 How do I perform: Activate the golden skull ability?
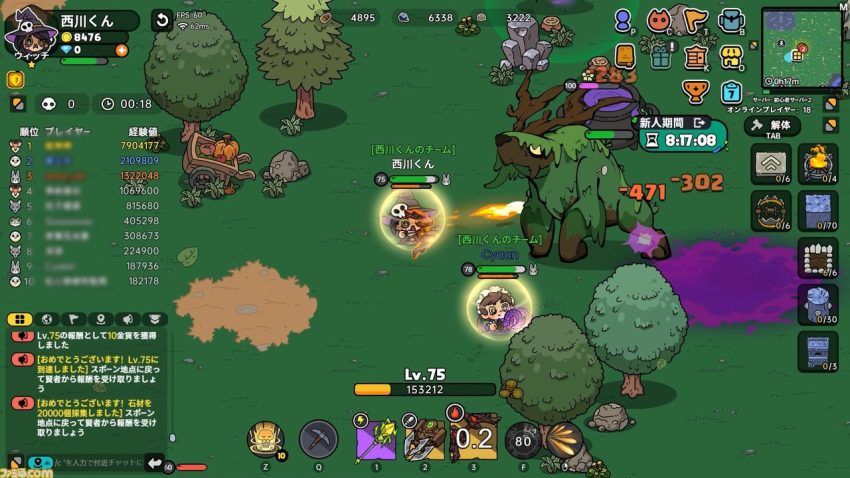(x=267, y=438)
